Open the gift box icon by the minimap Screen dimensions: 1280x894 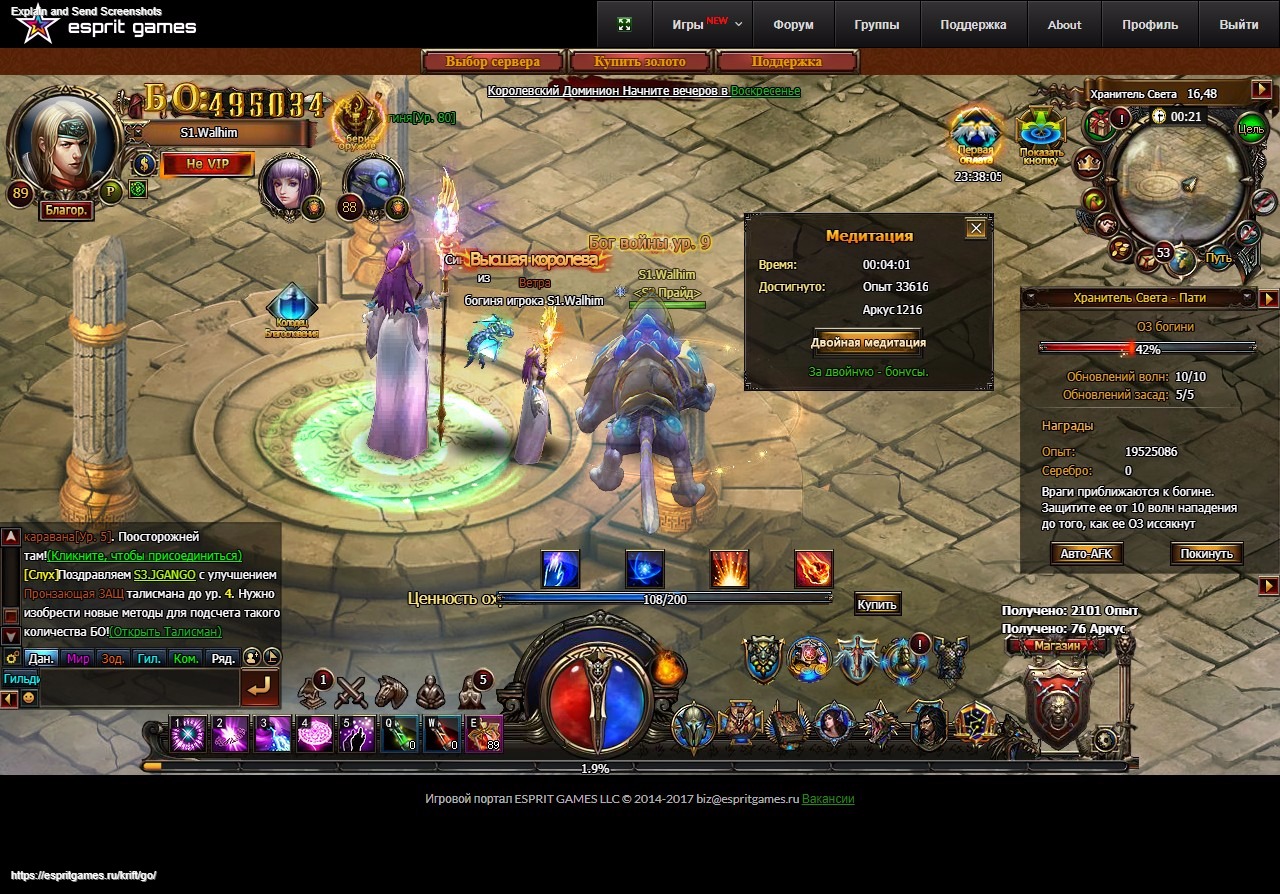coord(1101,125)
